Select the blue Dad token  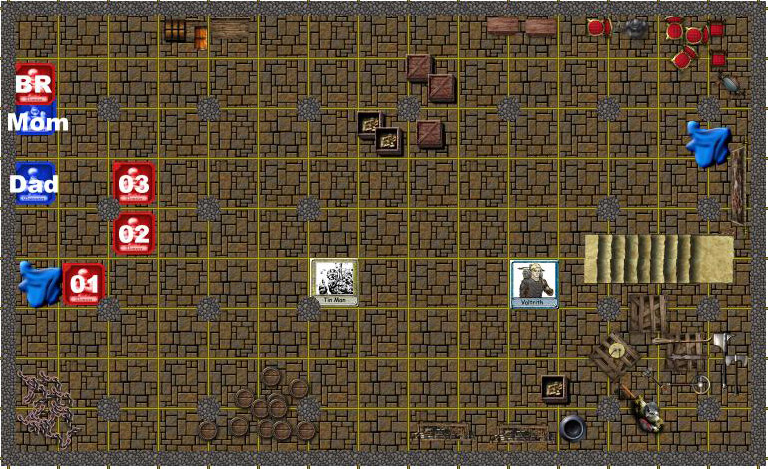34,184
